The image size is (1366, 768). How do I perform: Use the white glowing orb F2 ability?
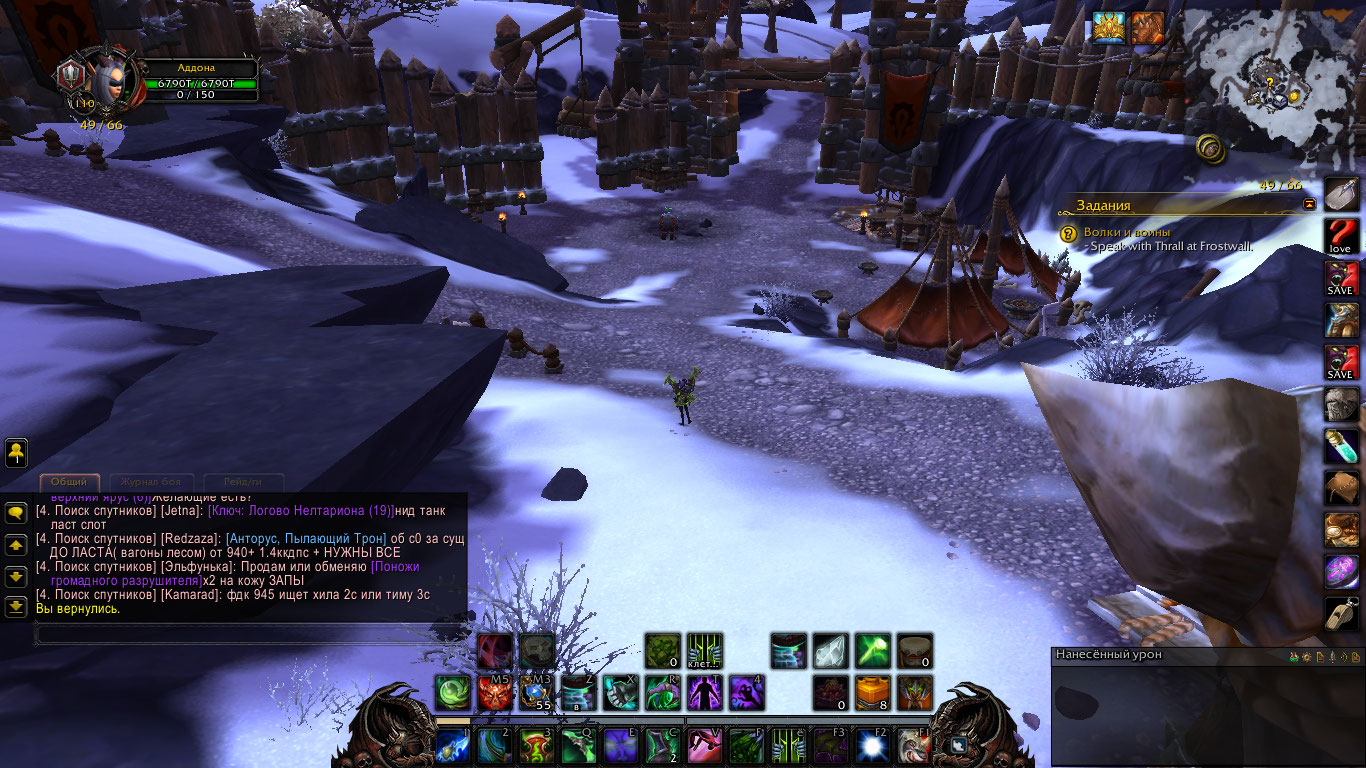coord(871,746)
